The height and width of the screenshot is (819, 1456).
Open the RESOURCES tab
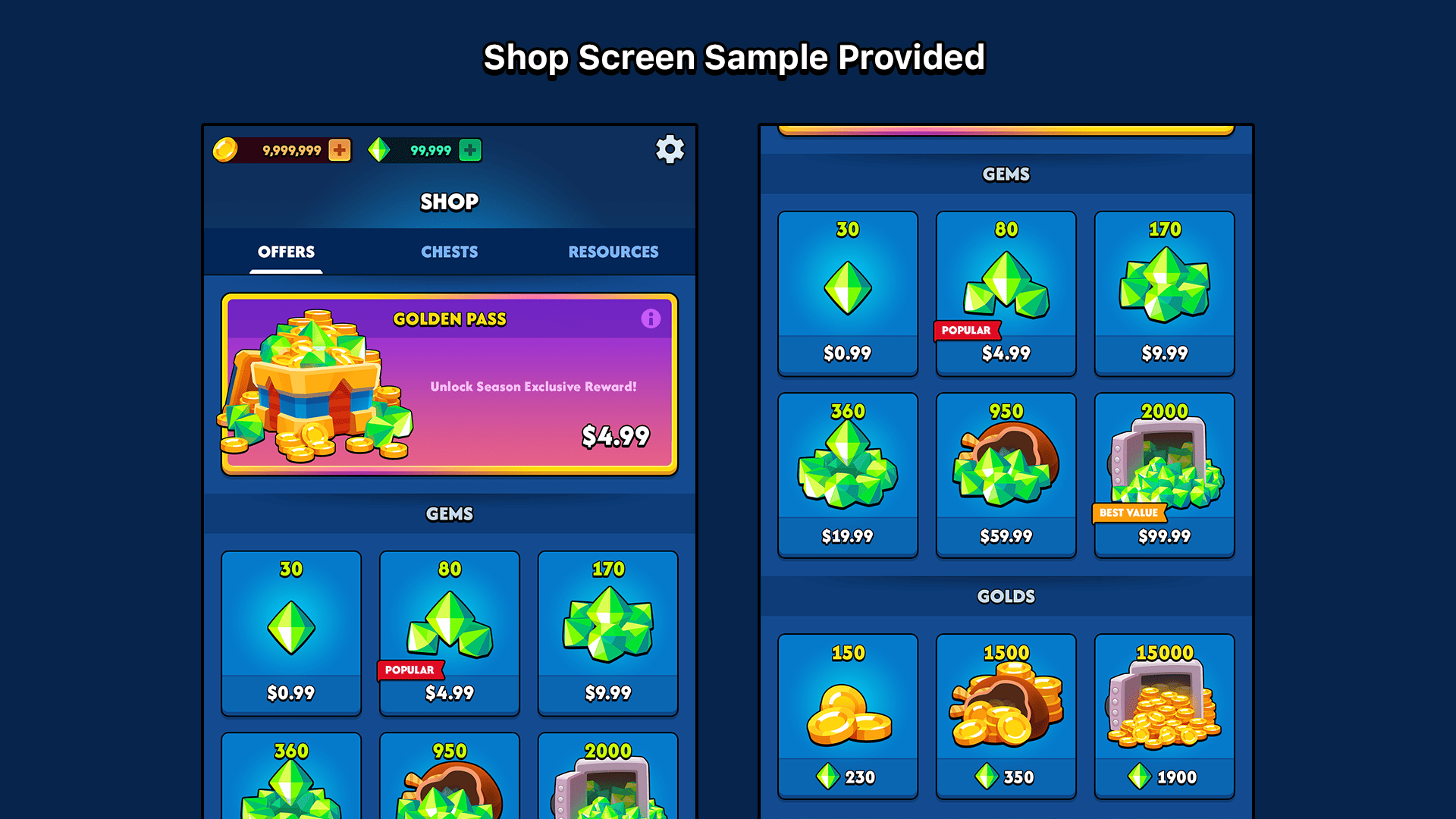613,252
